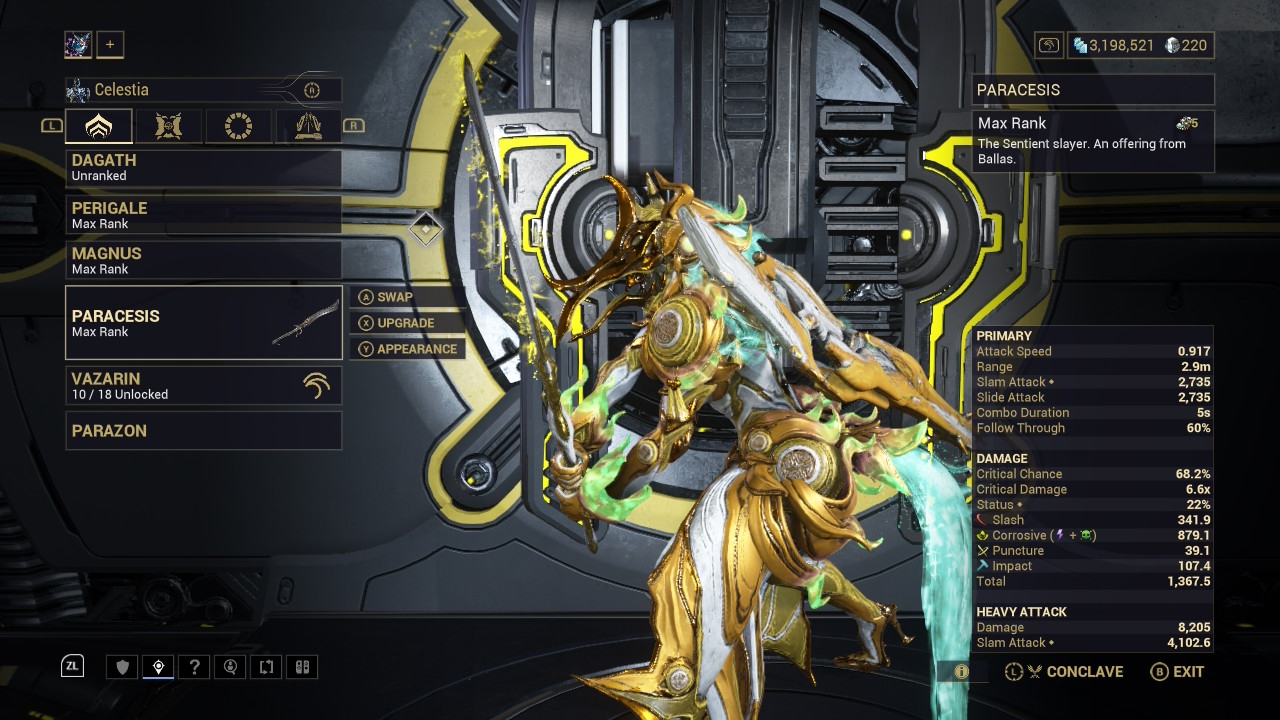The image size is (1280, 720).
Task: Open the player avatar glyph icon
Action: 78,44
